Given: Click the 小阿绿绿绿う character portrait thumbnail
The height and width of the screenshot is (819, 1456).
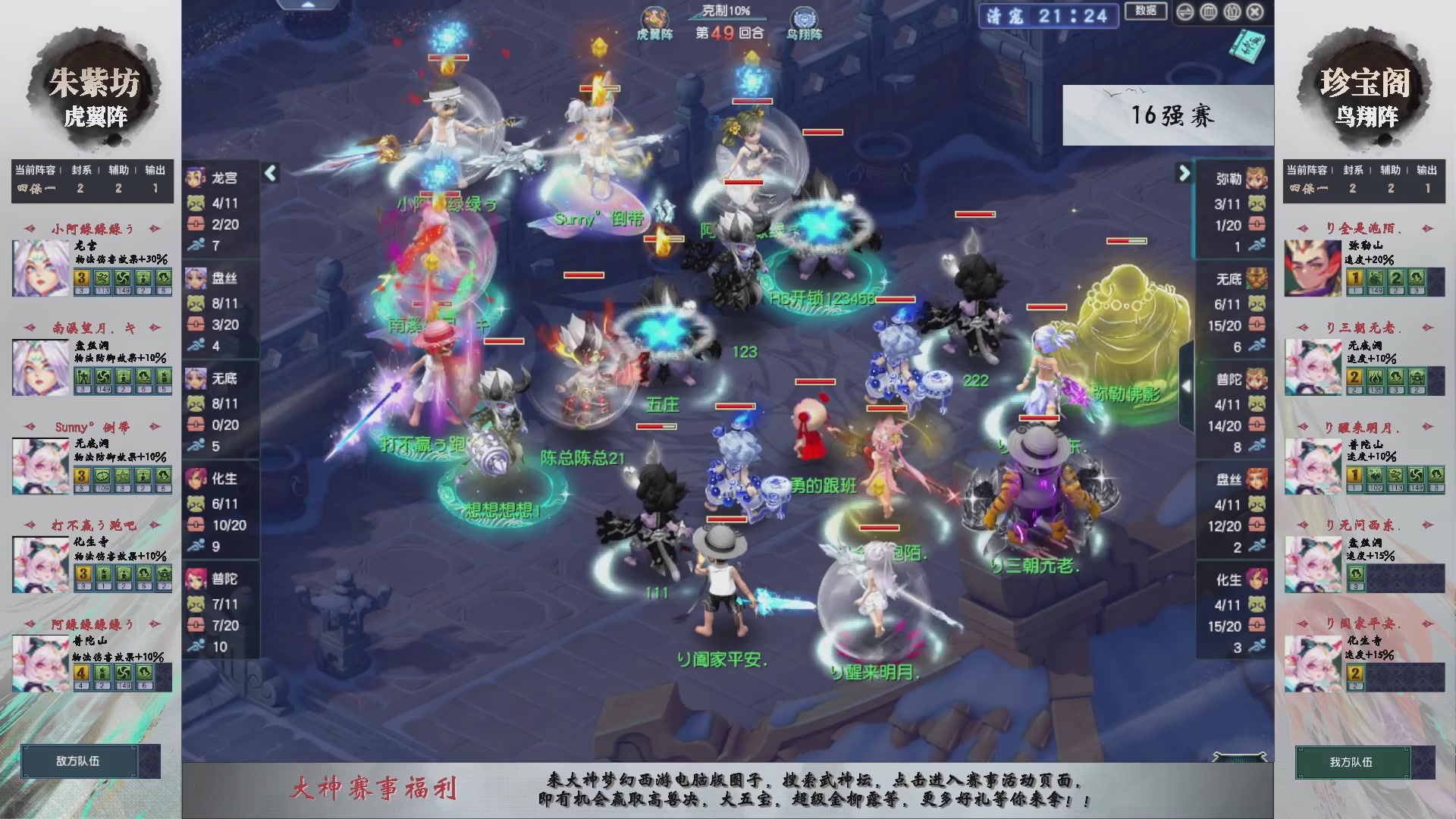Looking at the screenshot, I should (39, 267).
